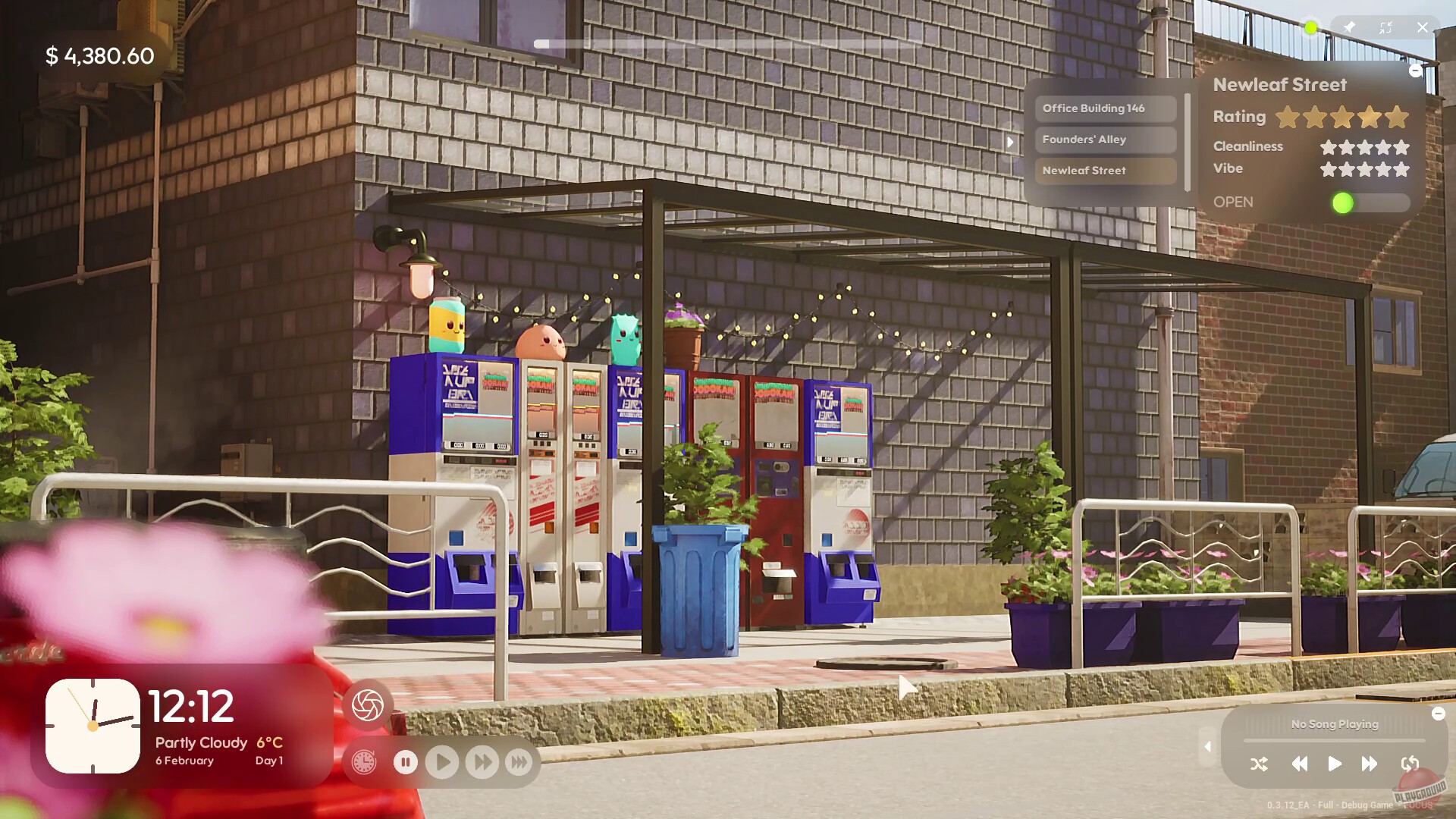Switch to the Founders' Alley entry
Screen dimensions: 1456x819
tap(1104, 140)
